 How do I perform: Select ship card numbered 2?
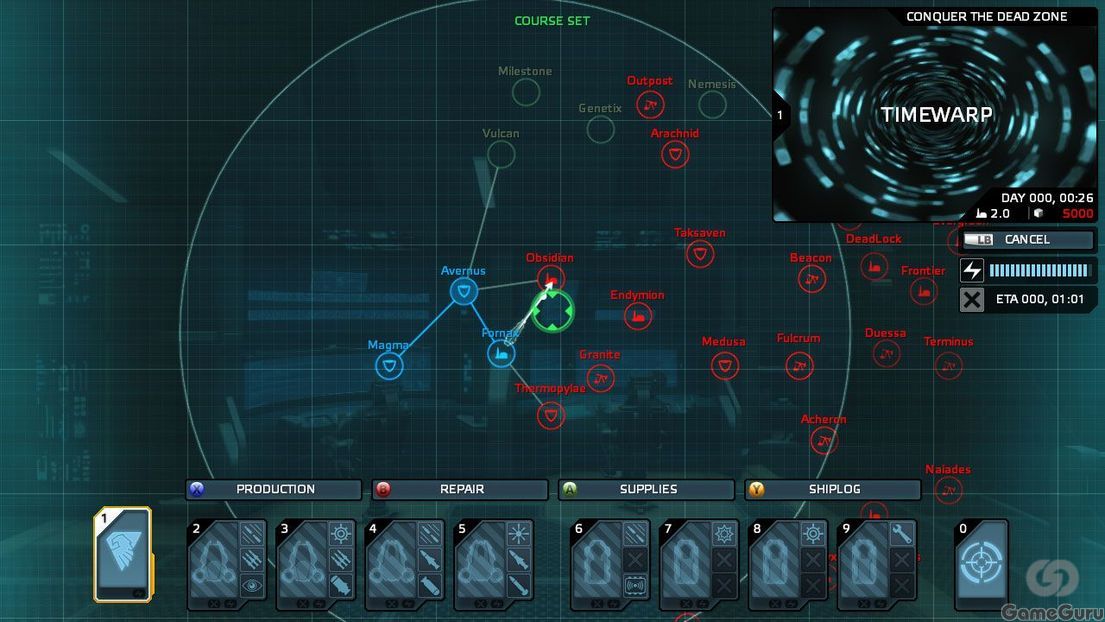coord(227,565)
